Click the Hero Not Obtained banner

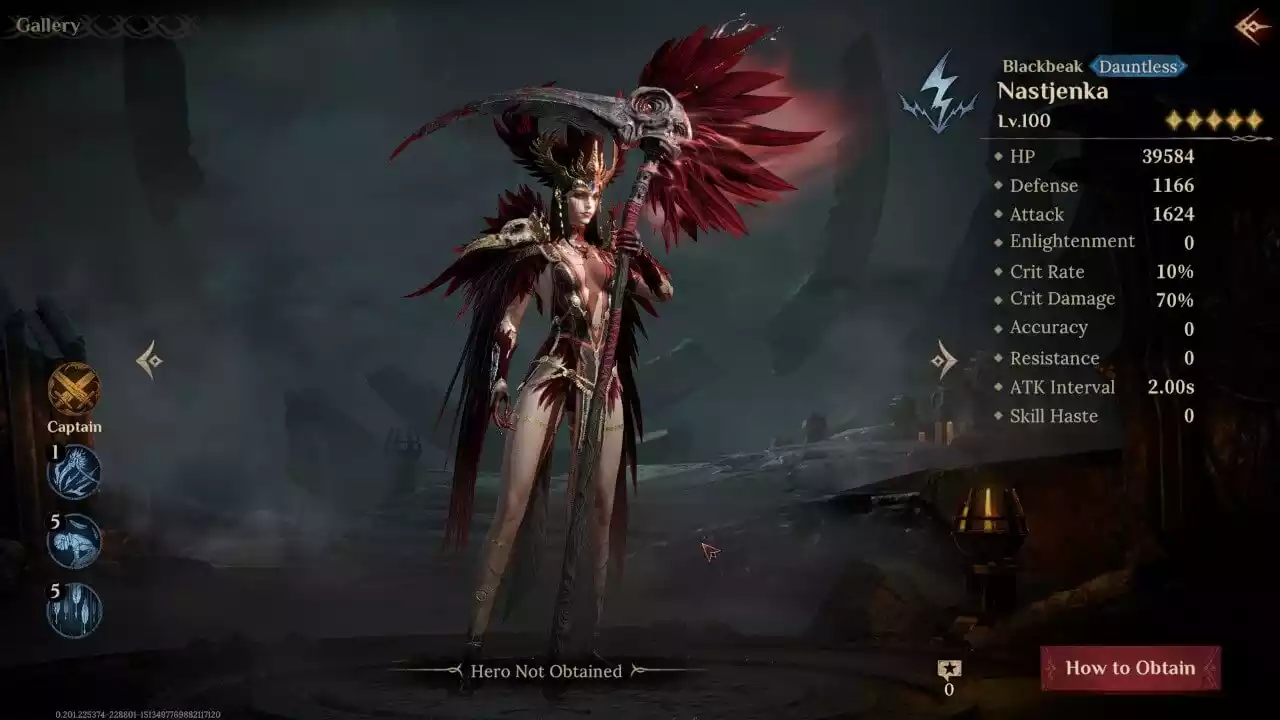pyautogui.click(x=546, y=671)
